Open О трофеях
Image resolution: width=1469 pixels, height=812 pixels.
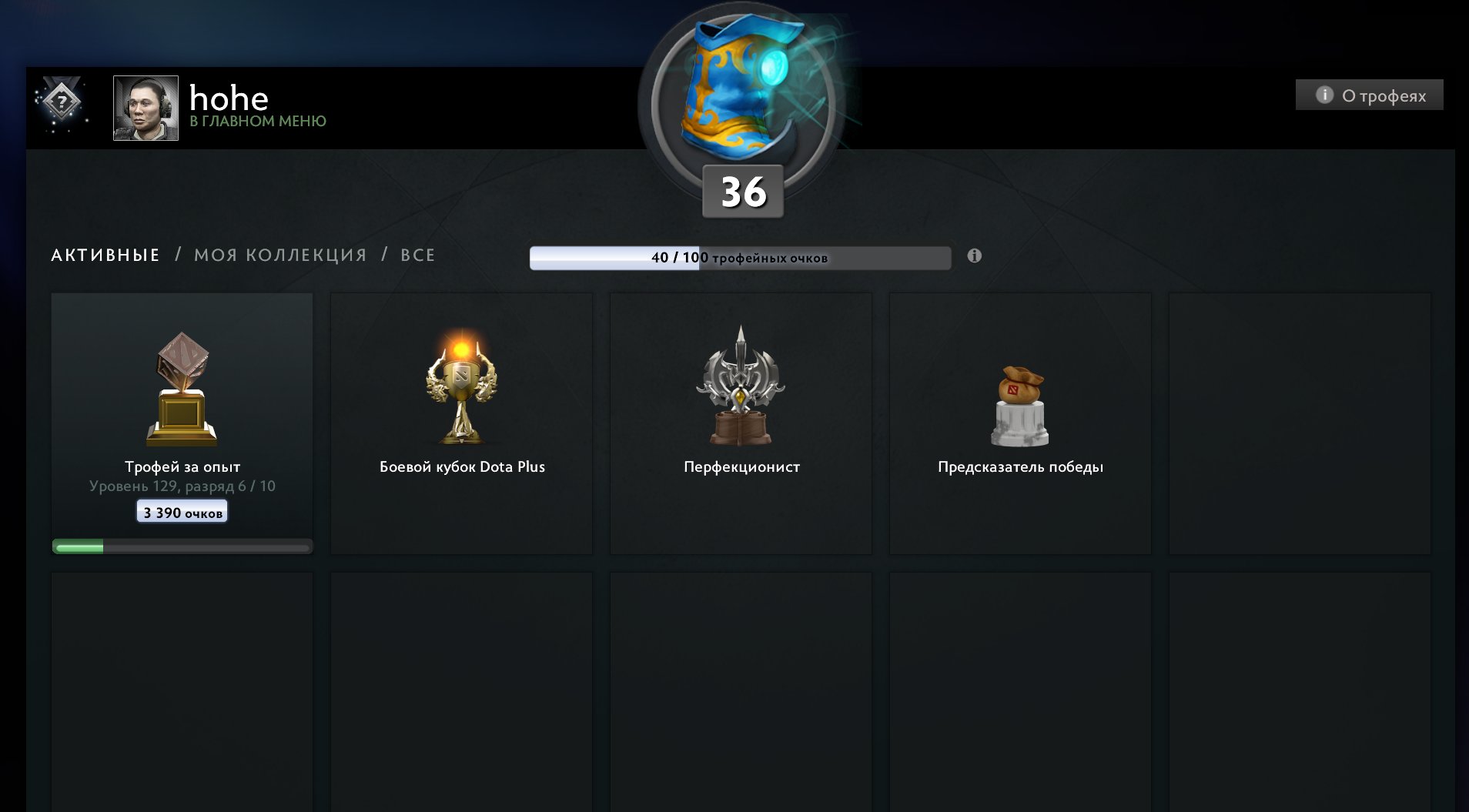pos(1367,95)
